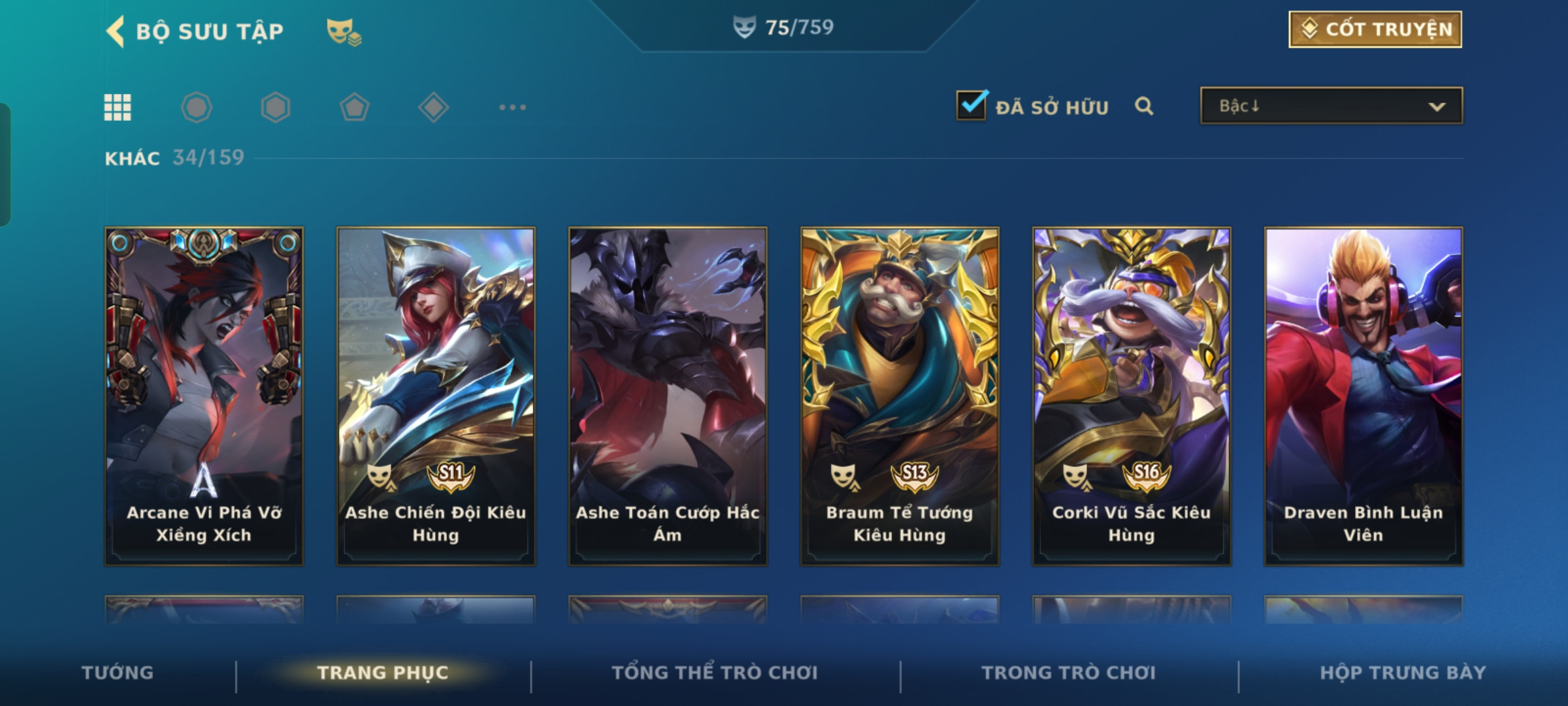Select the grid all-skins filter

pos(118,107)
